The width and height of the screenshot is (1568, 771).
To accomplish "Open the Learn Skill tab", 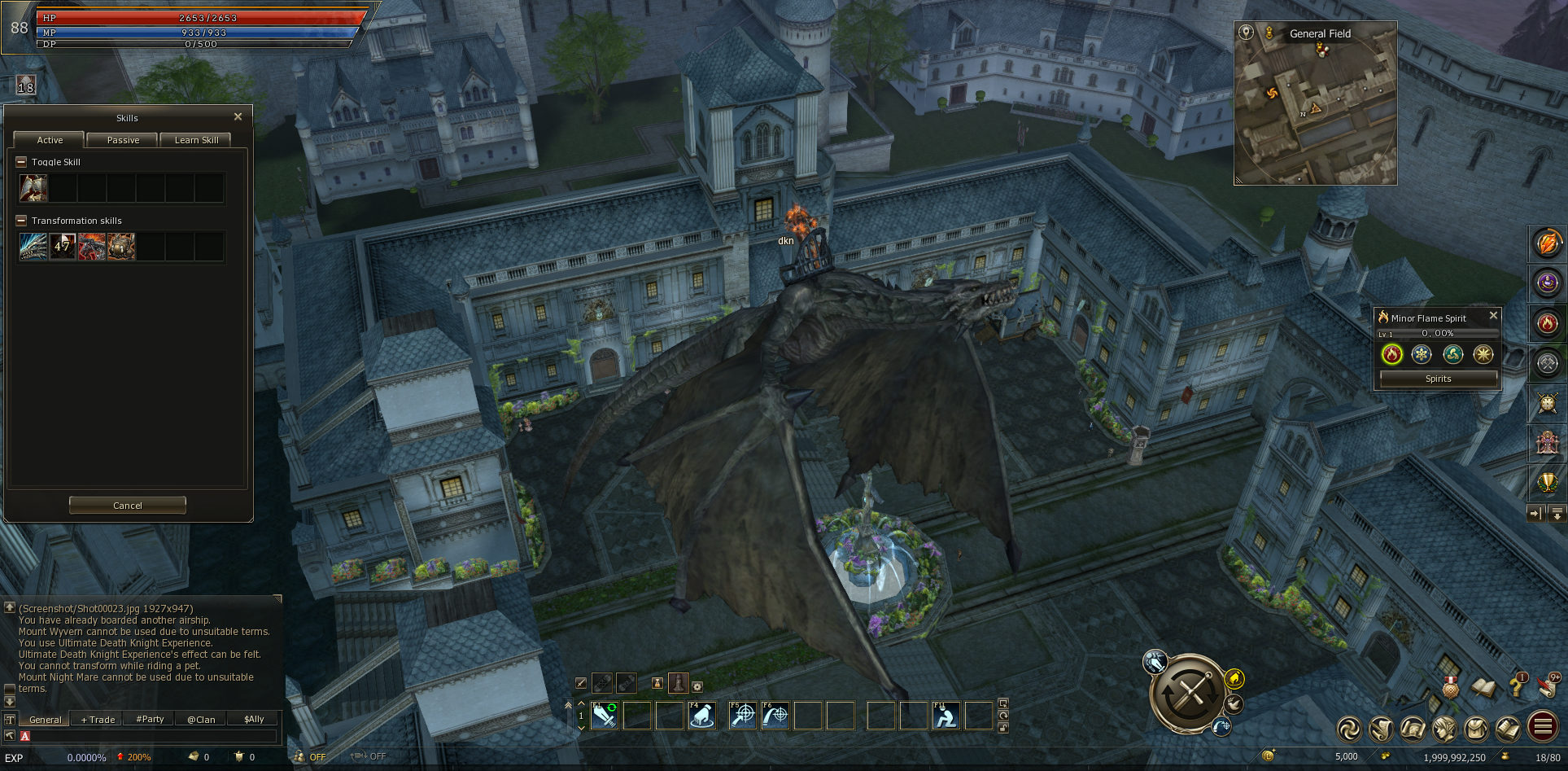I will (x=196, y=140).
